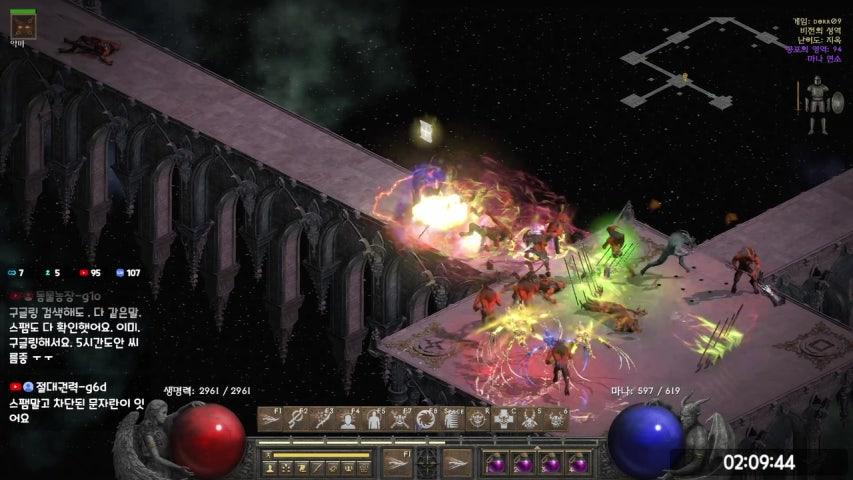Viewport: 853px width, 480px height.
Task: Activate the F5 standing figure skill
Action: [x=374, y=419]
